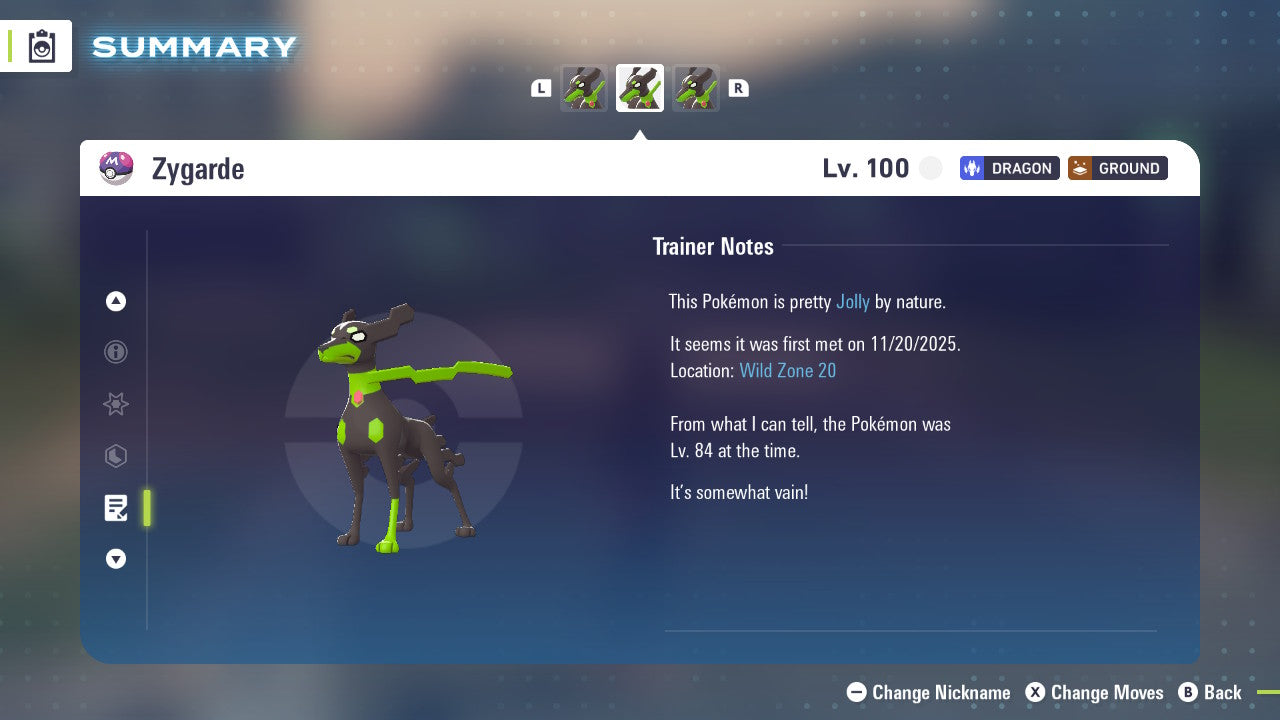Switch to the info page tab

(116, 352)
